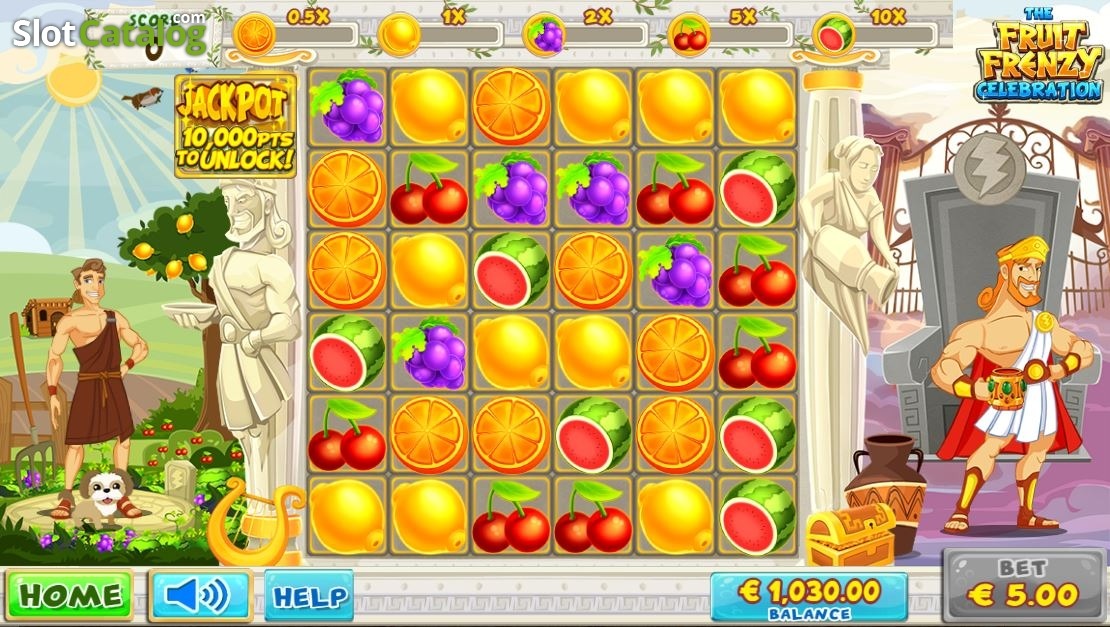Open the SlotCatalog logo link
1110x627 pixels.
click(108, 33)
